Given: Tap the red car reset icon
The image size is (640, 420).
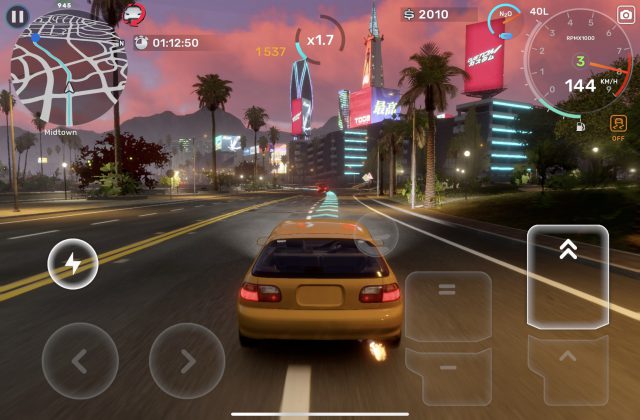Looking at the screenshot, I should 132,14.
